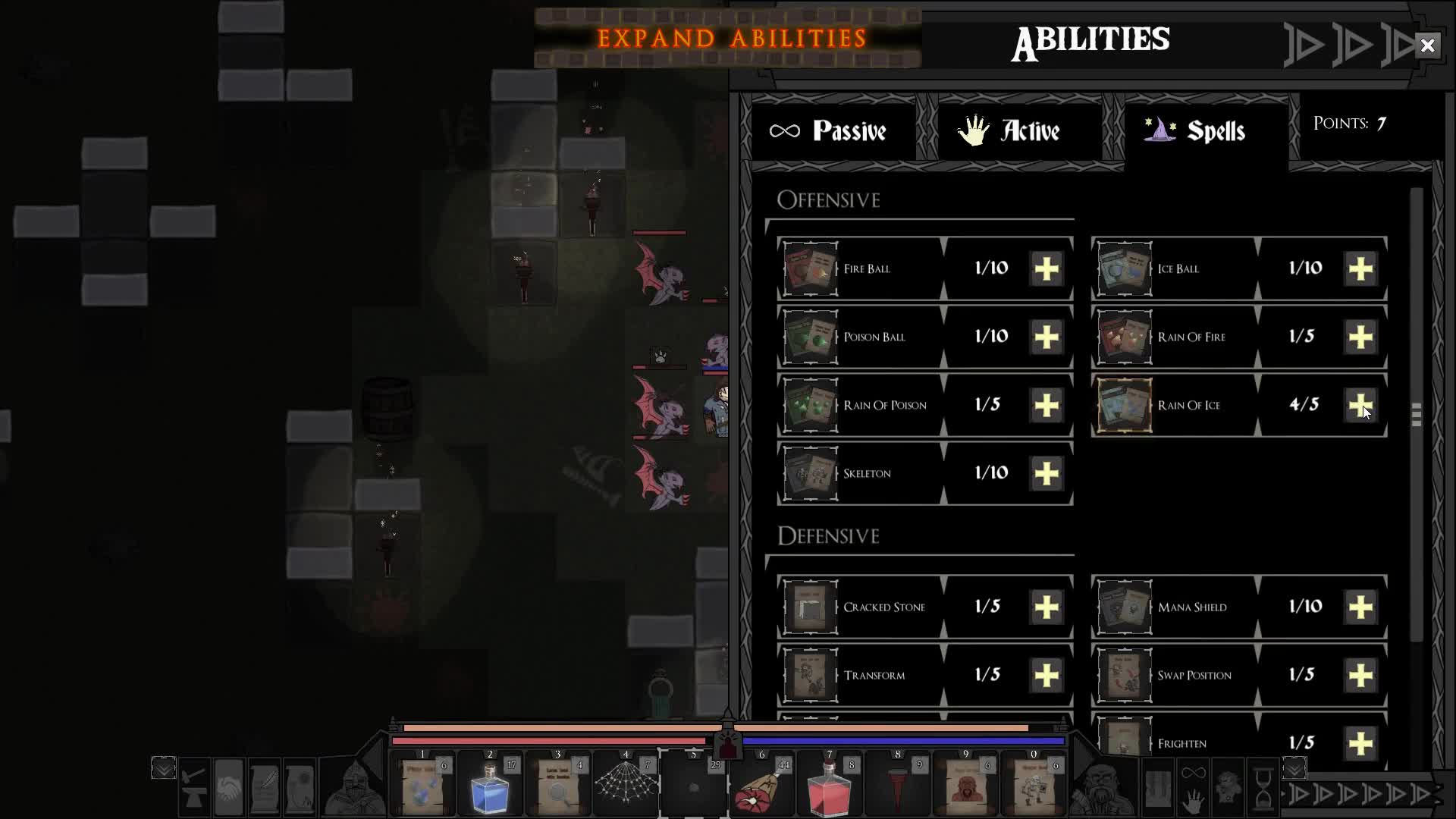Open the Spells tab
Viewport: 1456px width, 819px height.
(x=1202, y=130)
